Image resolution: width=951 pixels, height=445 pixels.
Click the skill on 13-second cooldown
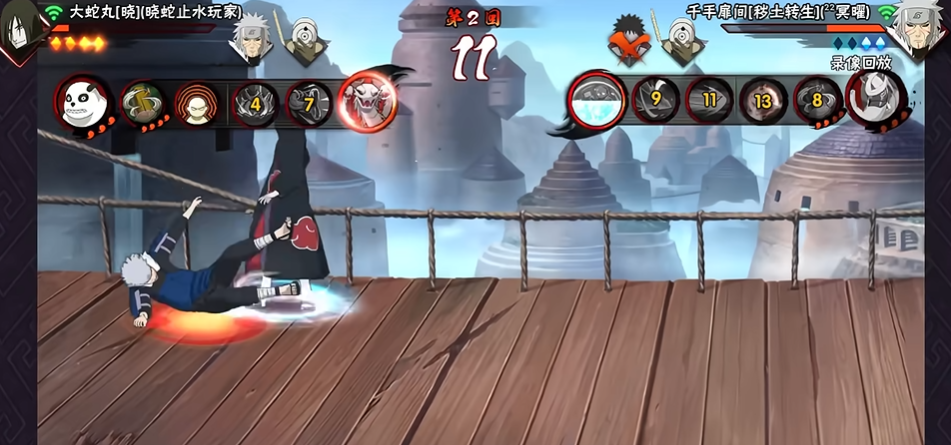coord(764,100)
